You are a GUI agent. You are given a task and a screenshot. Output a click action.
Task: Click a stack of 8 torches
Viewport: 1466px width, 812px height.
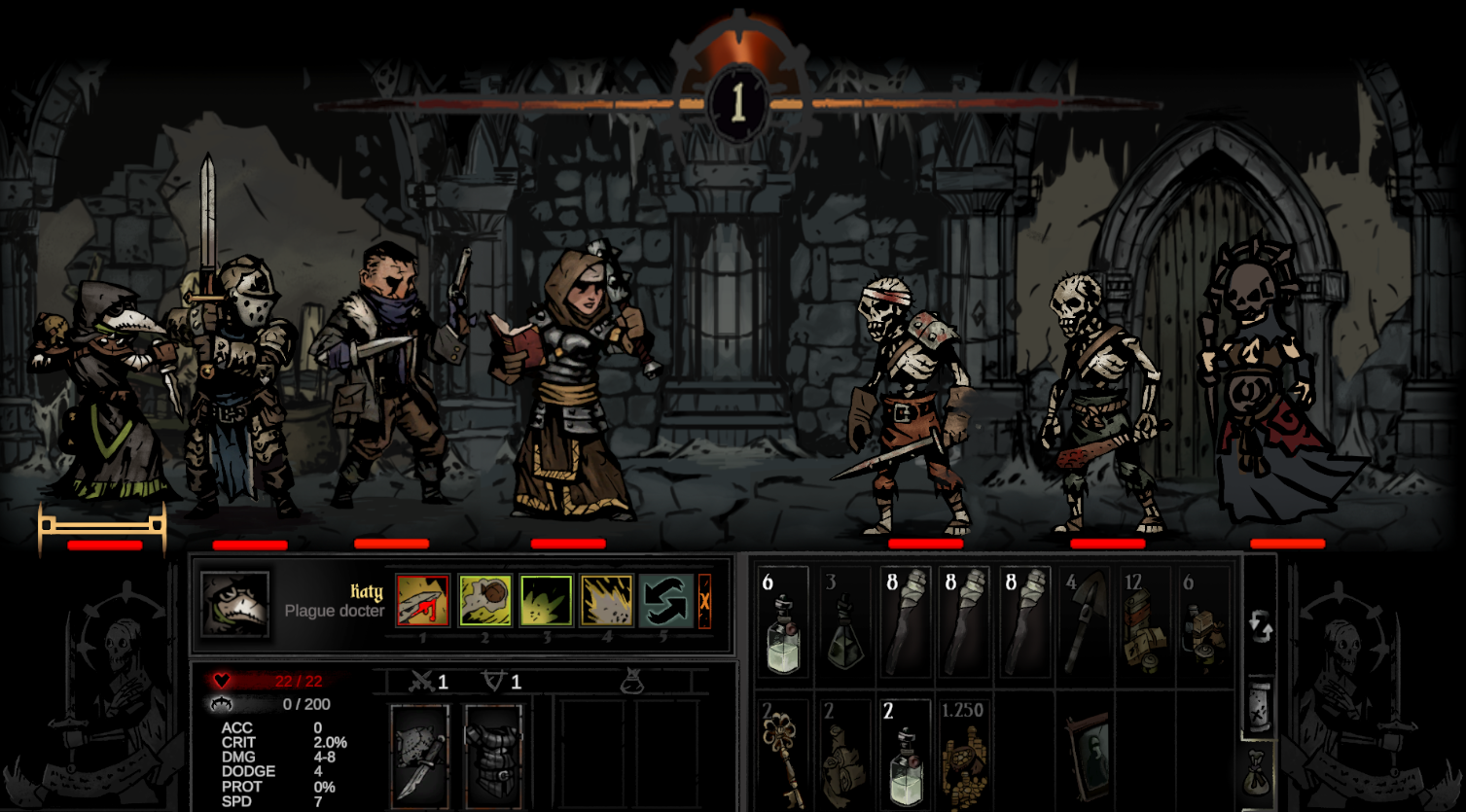coord(905,622)
